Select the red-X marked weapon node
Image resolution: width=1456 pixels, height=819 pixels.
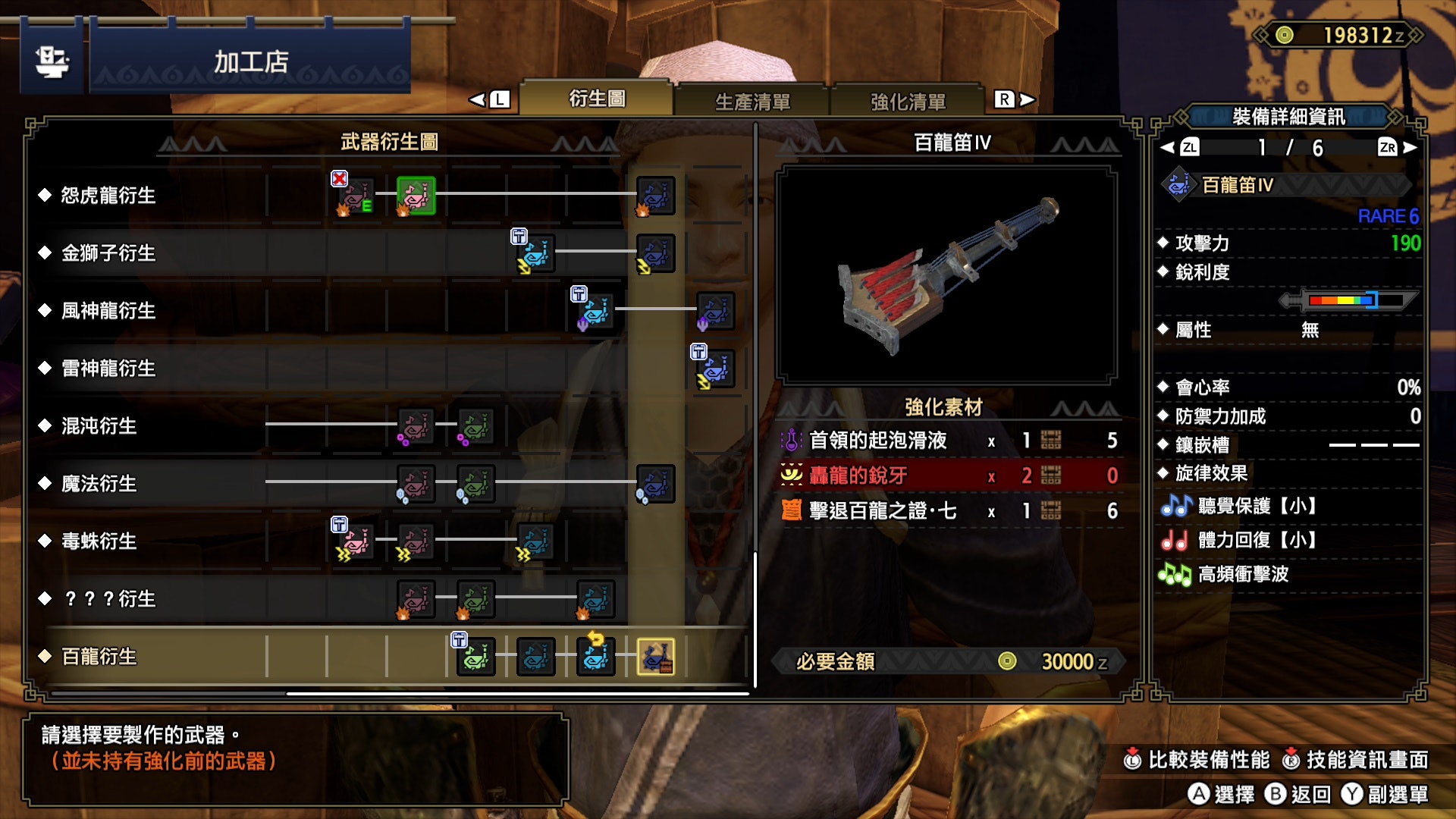click(x=355, y=196)
